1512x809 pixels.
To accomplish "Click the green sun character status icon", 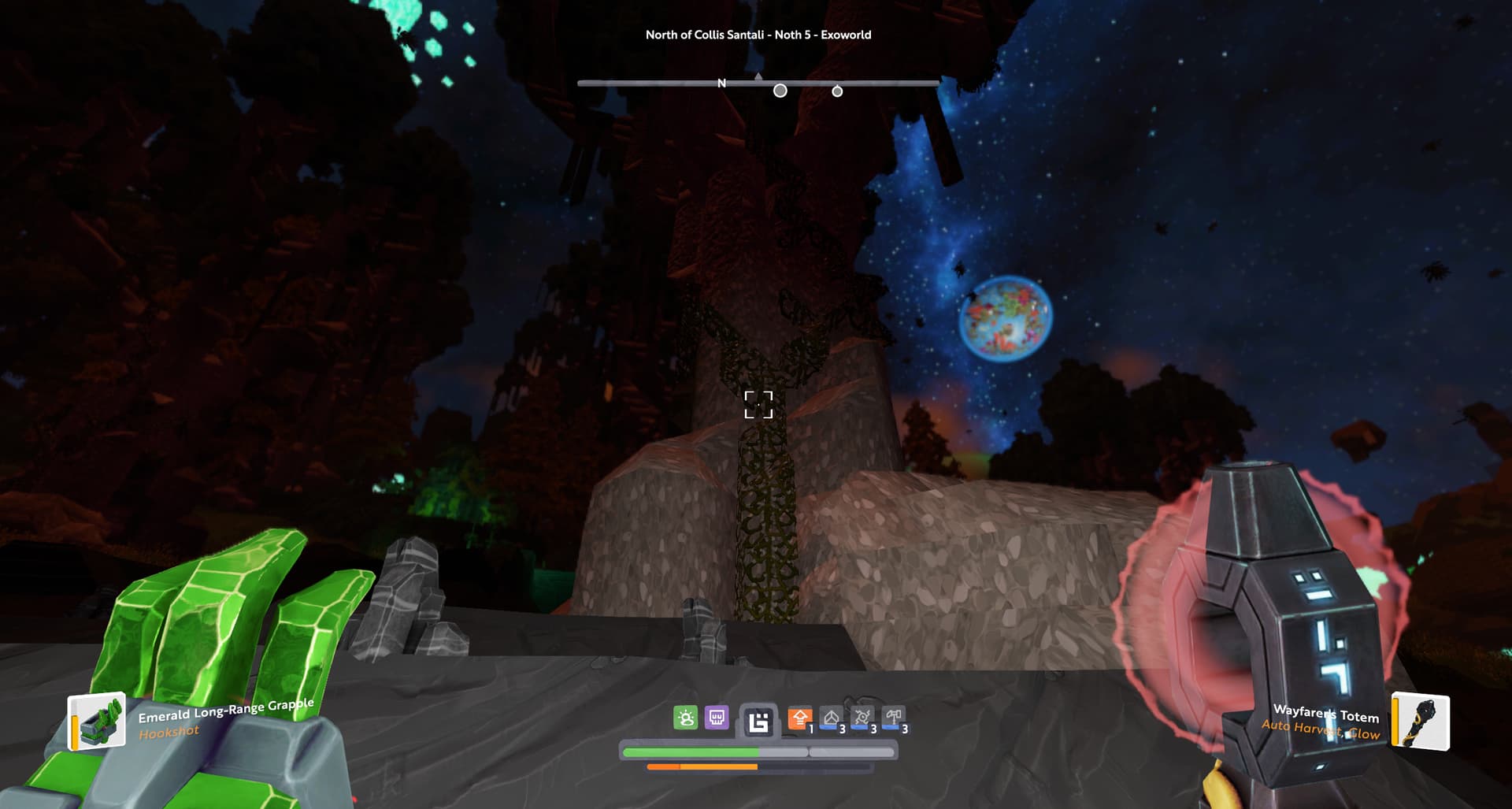I will [x=686, y=718].
